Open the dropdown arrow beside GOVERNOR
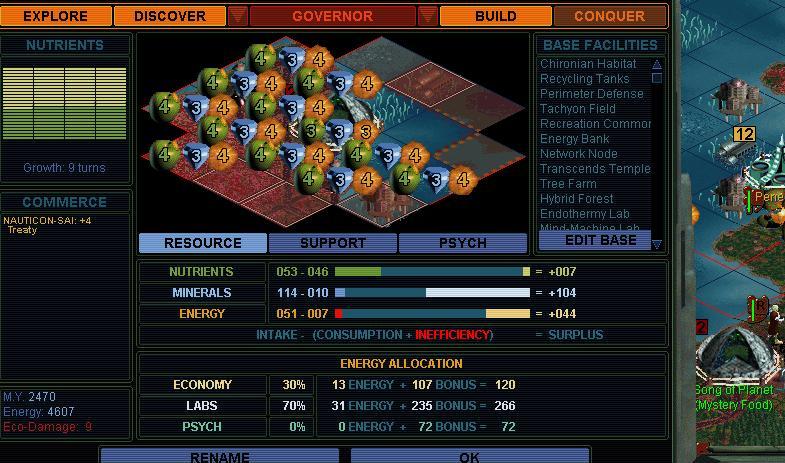785x463 pixels. 427,16
